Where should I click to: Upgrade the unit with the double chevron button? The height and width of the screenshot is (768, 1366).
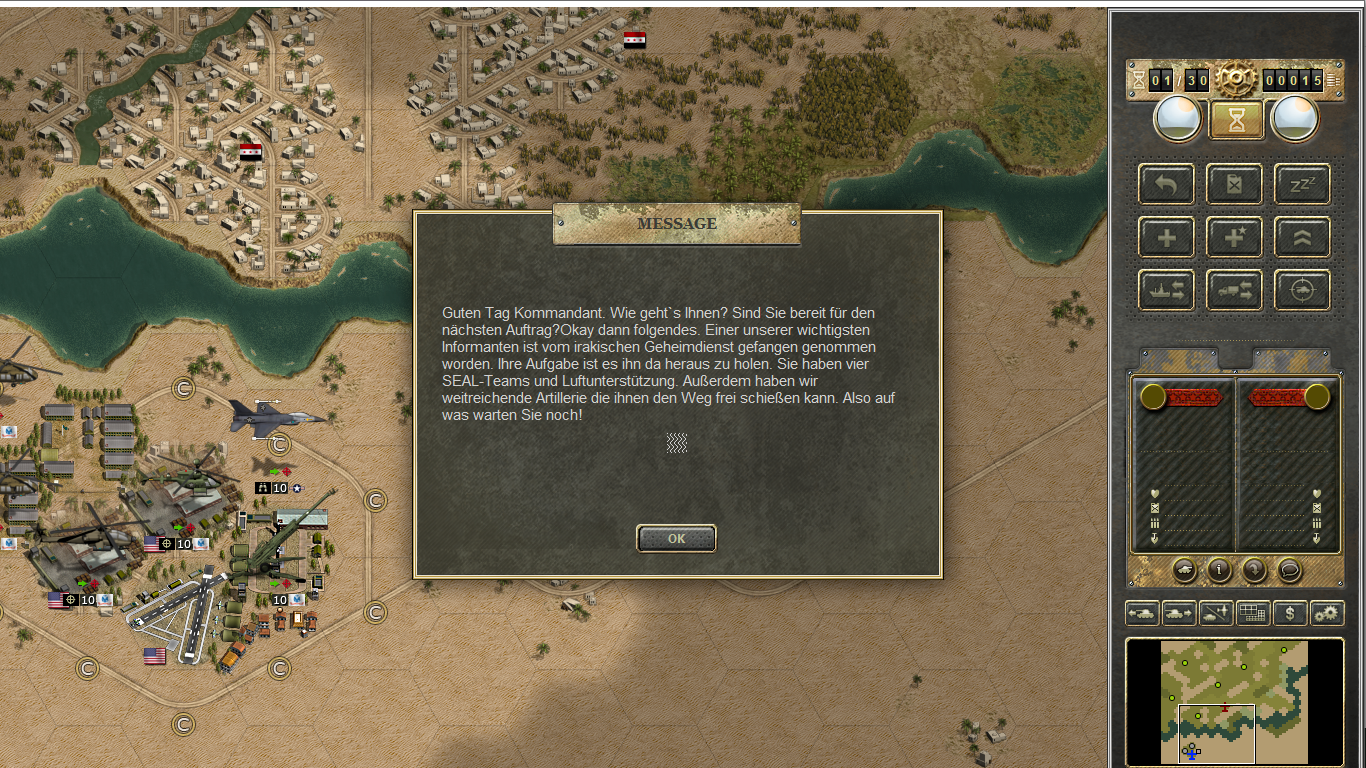tap(1301, 237)
